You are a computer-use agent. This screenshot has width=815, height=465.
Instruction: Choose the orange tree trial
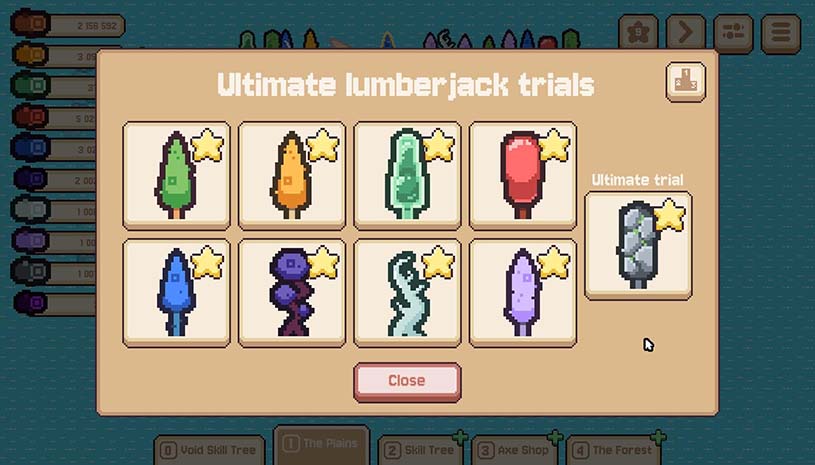point(291,175)
